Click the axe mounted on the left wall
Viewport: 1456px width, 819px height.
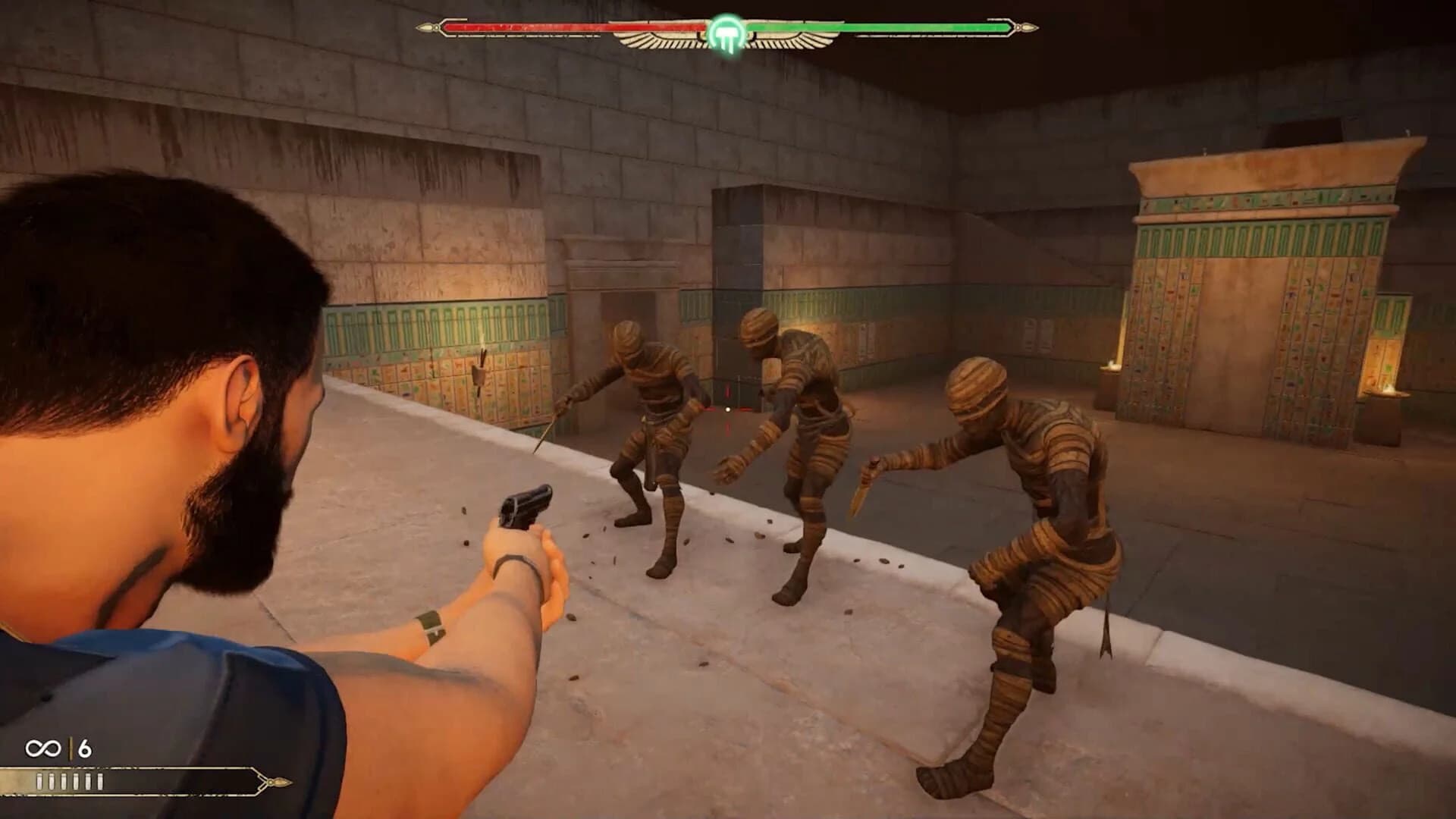tap(480, 375)
